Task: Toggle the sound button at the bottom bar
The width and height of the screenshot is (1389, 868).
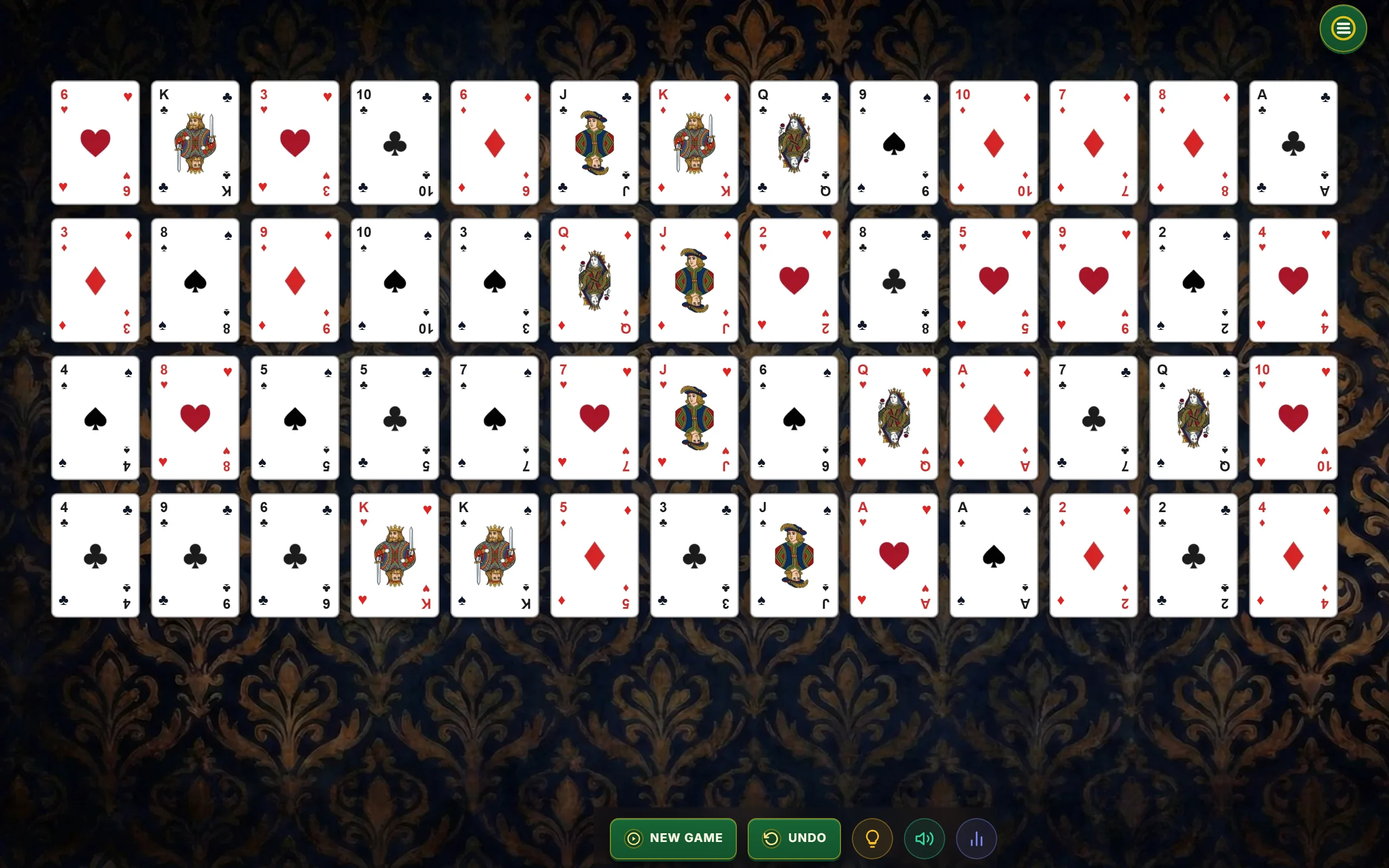Action: coord(923,838)
